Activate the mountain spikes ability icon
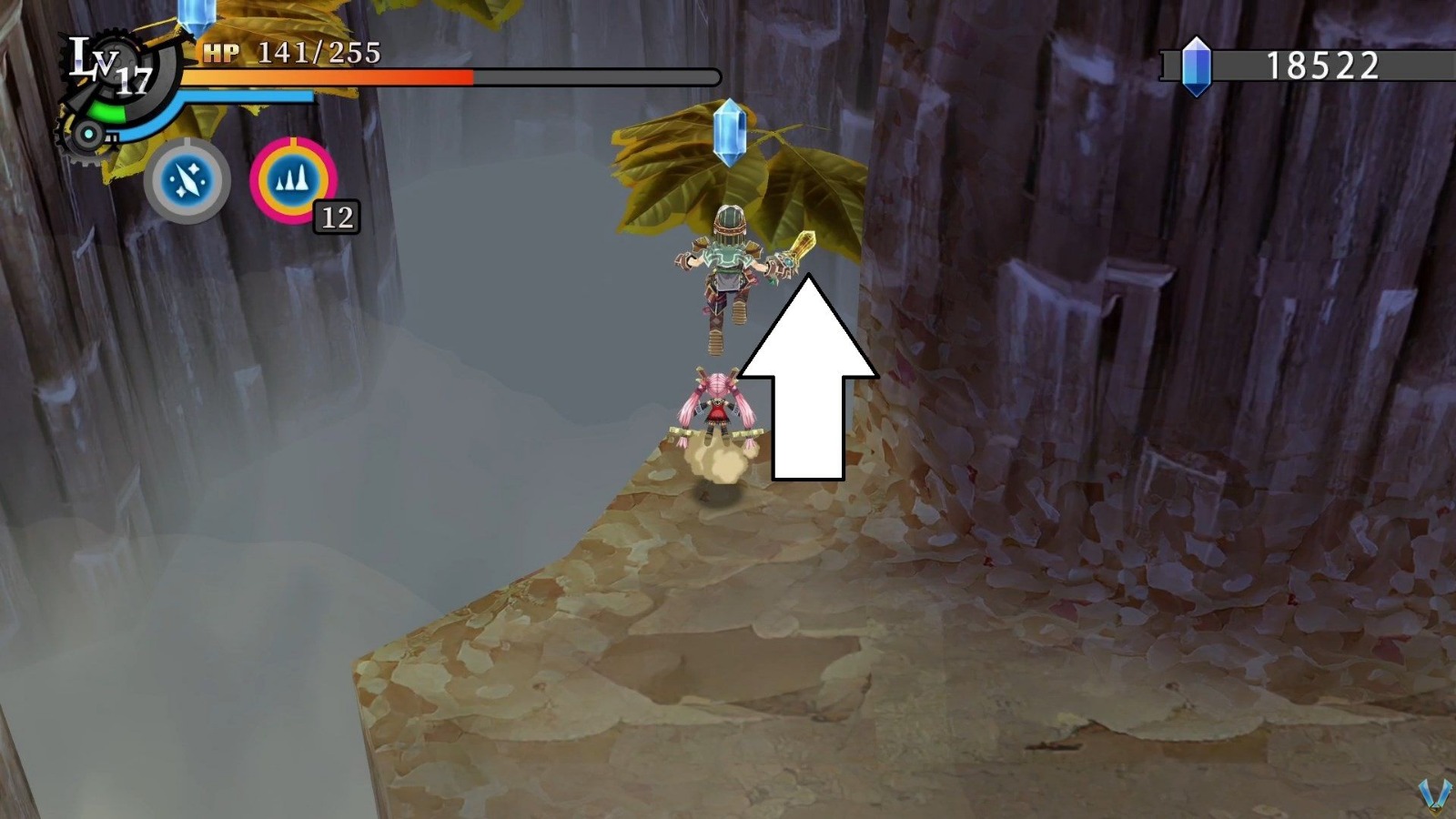 tap(293, 182)
